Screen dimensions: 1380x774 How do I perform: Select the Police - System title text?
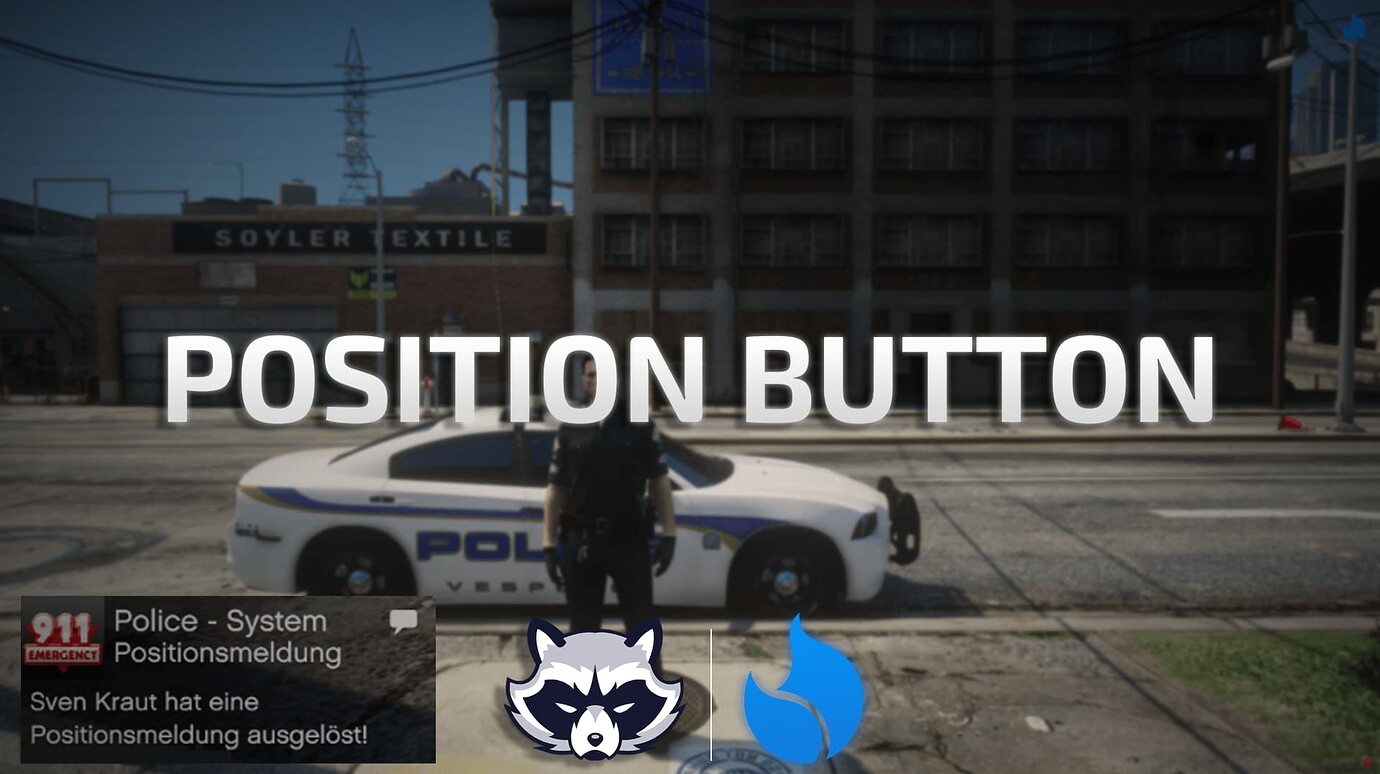coord(219,620)
